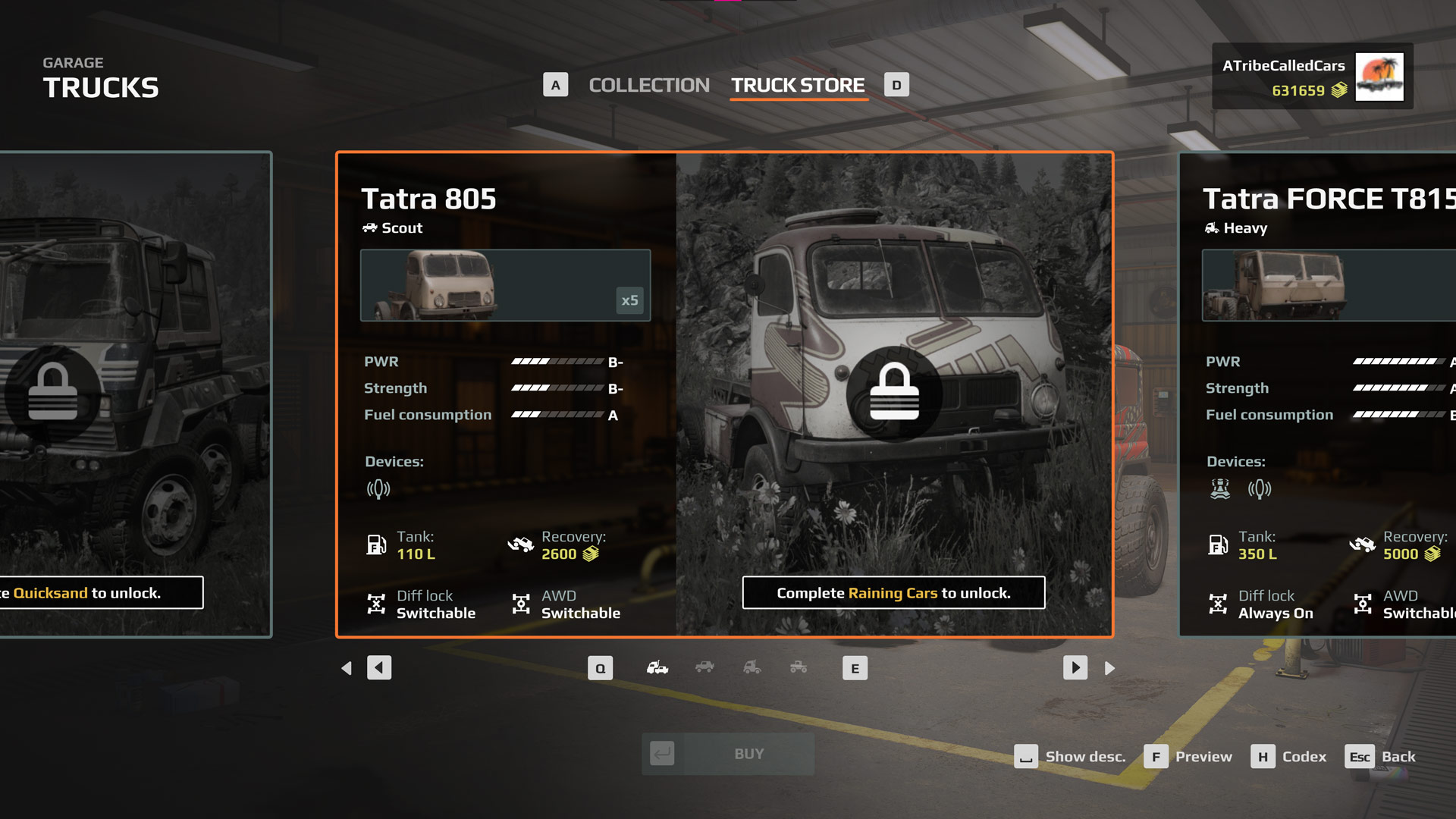This screenshot has width=1456, height=819.
Task: Open the Truck Store tab
Action: 798,86
